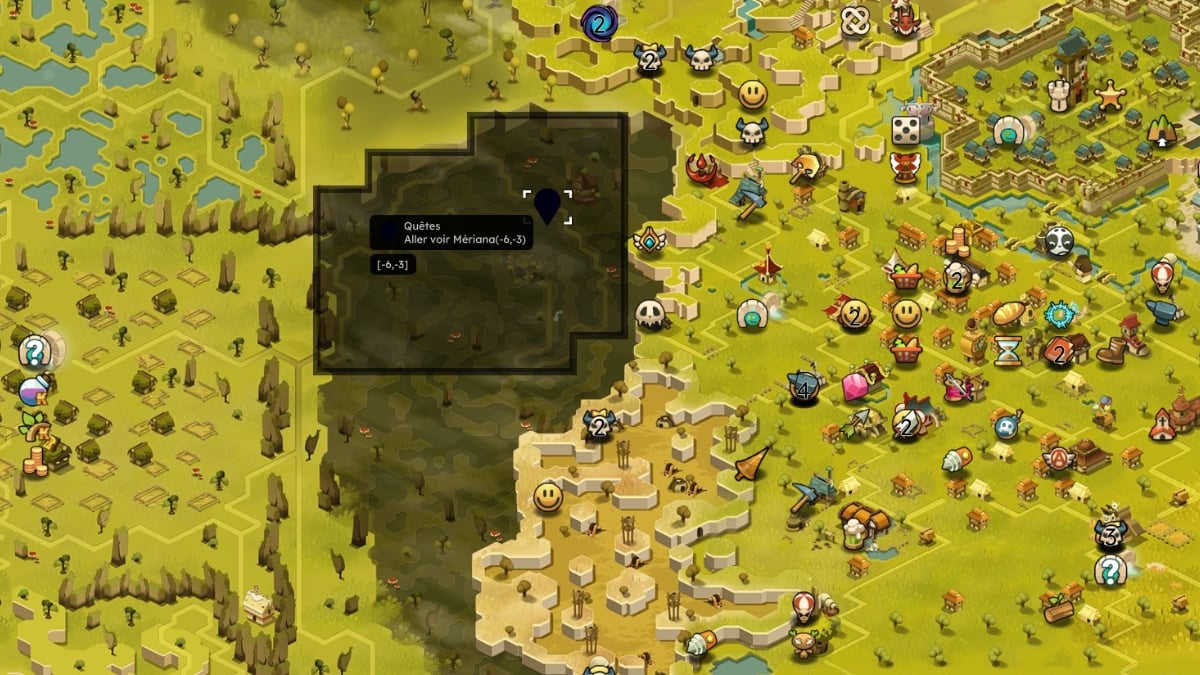Click the church building map marker
This screenshot has height=675, width=1200.
coord(1161,424)
